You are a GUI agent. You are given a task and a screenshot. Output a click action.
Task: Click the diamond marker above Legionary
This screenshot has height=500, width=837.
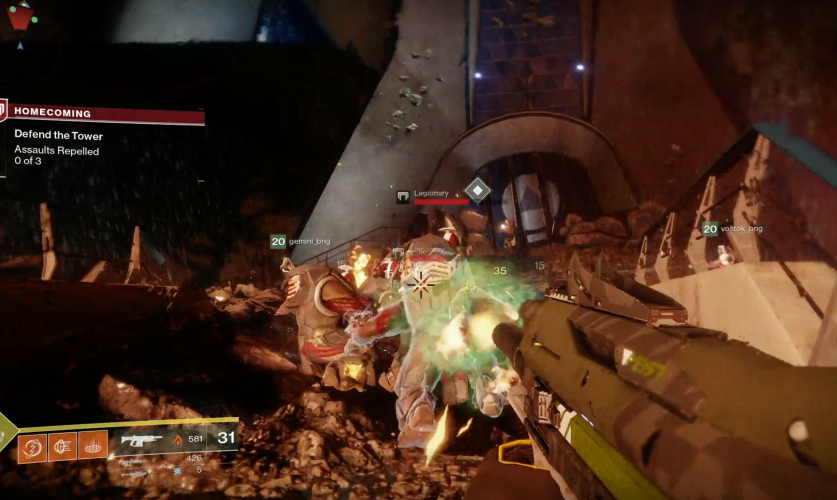pyautogui.click(x=478, y=189)
